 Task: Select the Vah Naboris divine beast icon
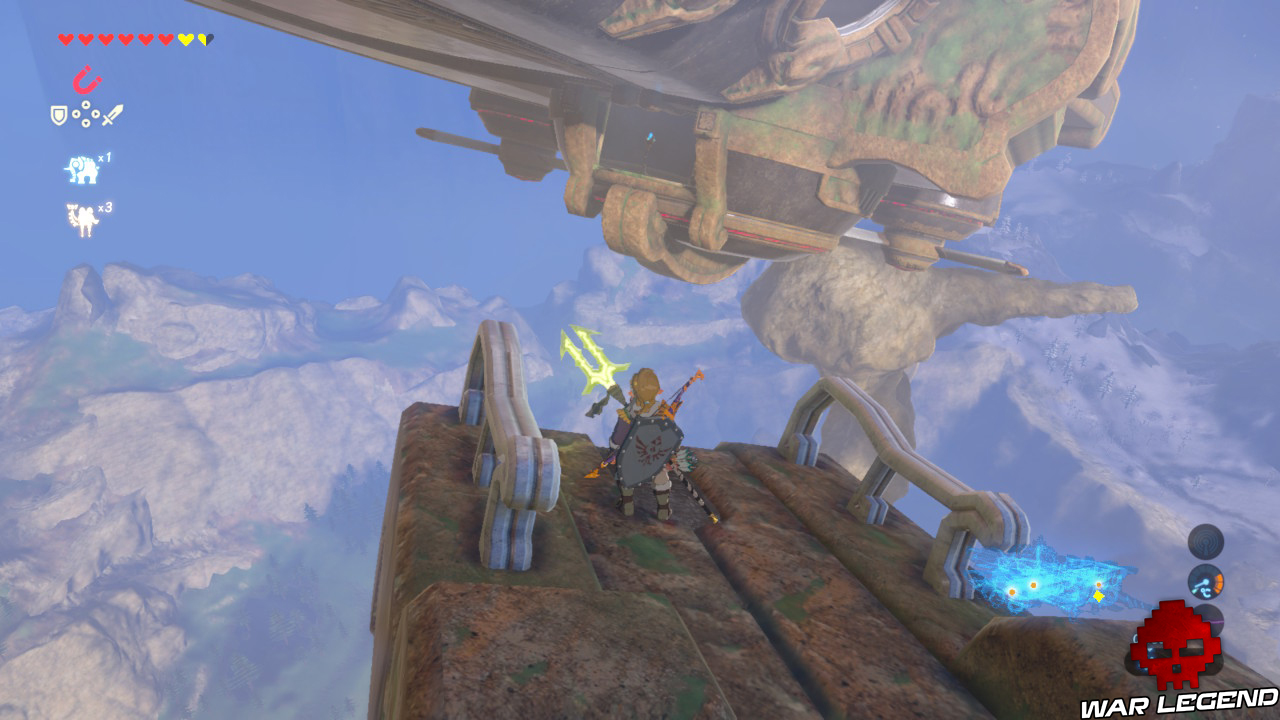tap(81, 216)
